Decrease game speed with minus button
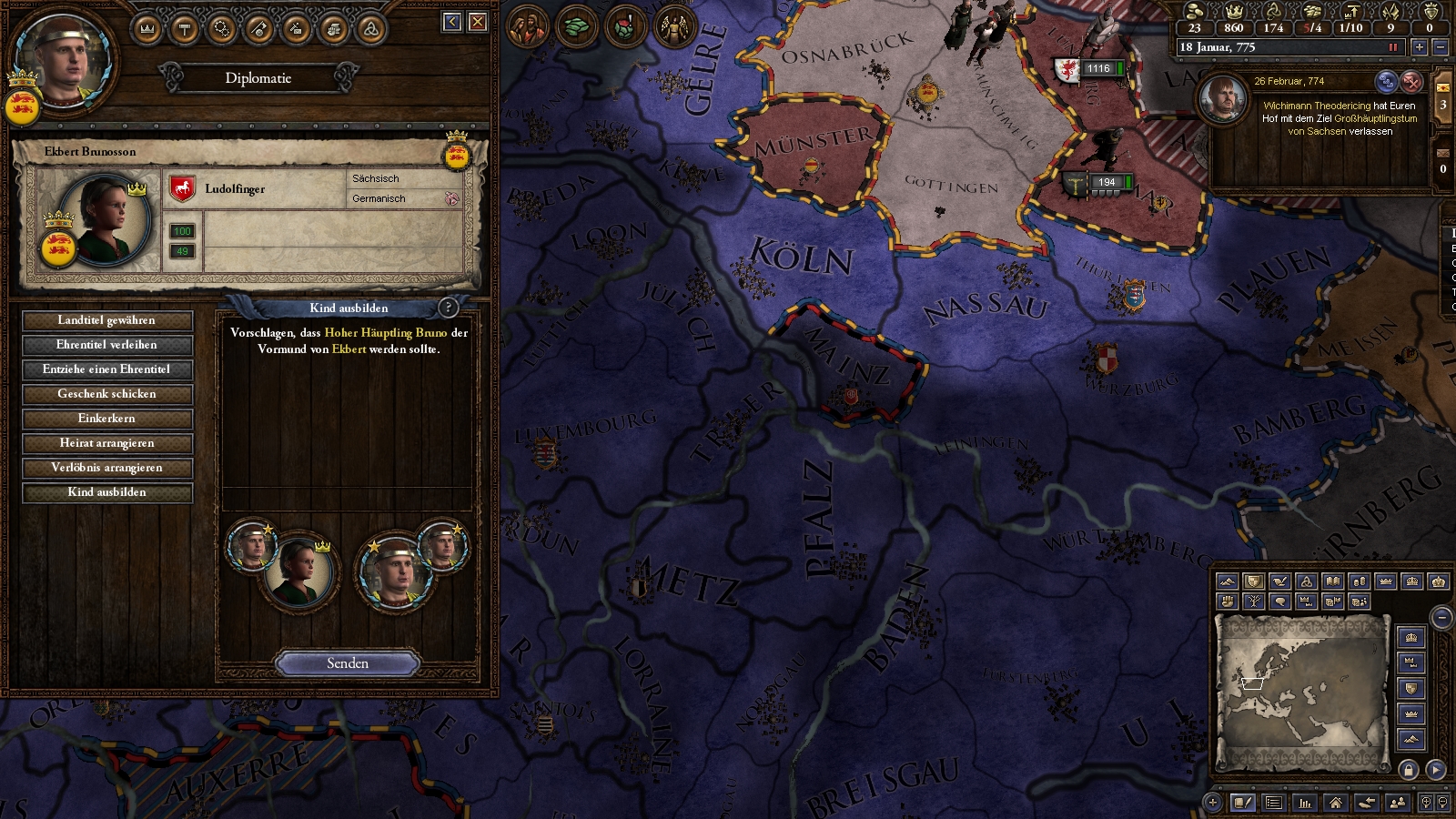 pos(1440,47)
